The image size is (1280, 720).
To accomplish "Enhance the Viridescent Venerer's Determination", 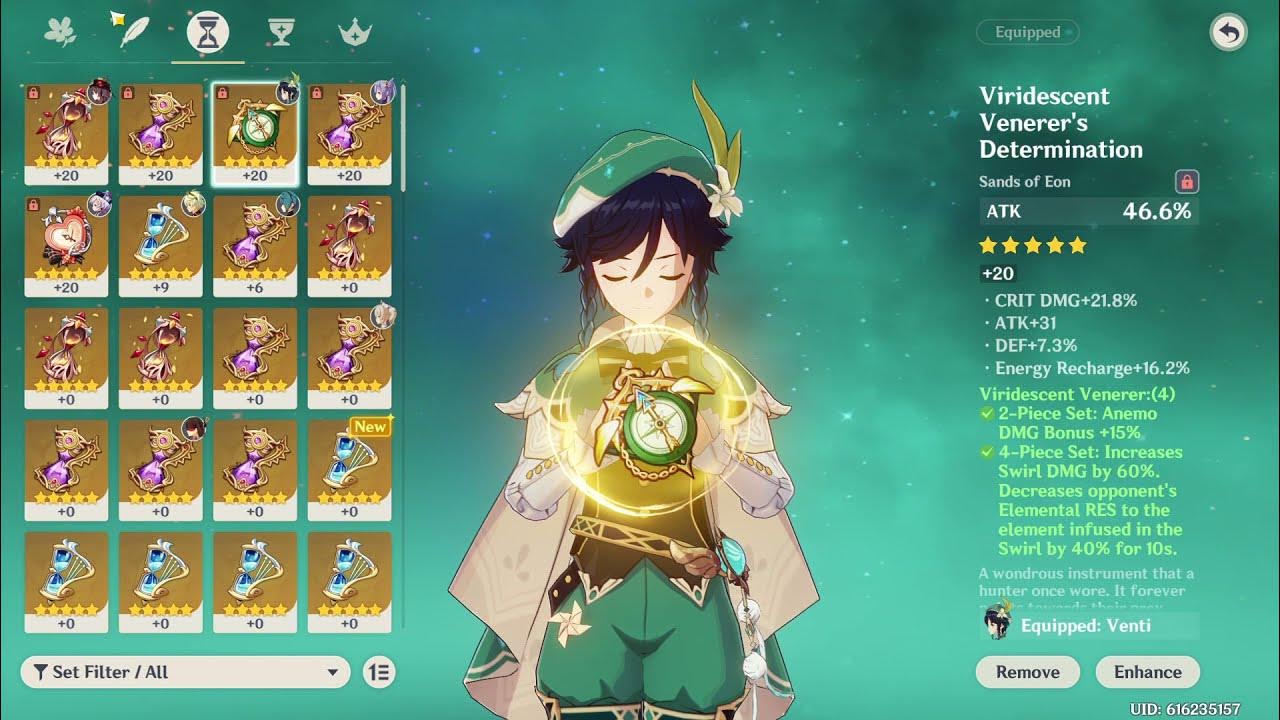I will (x=1147, y=672).
